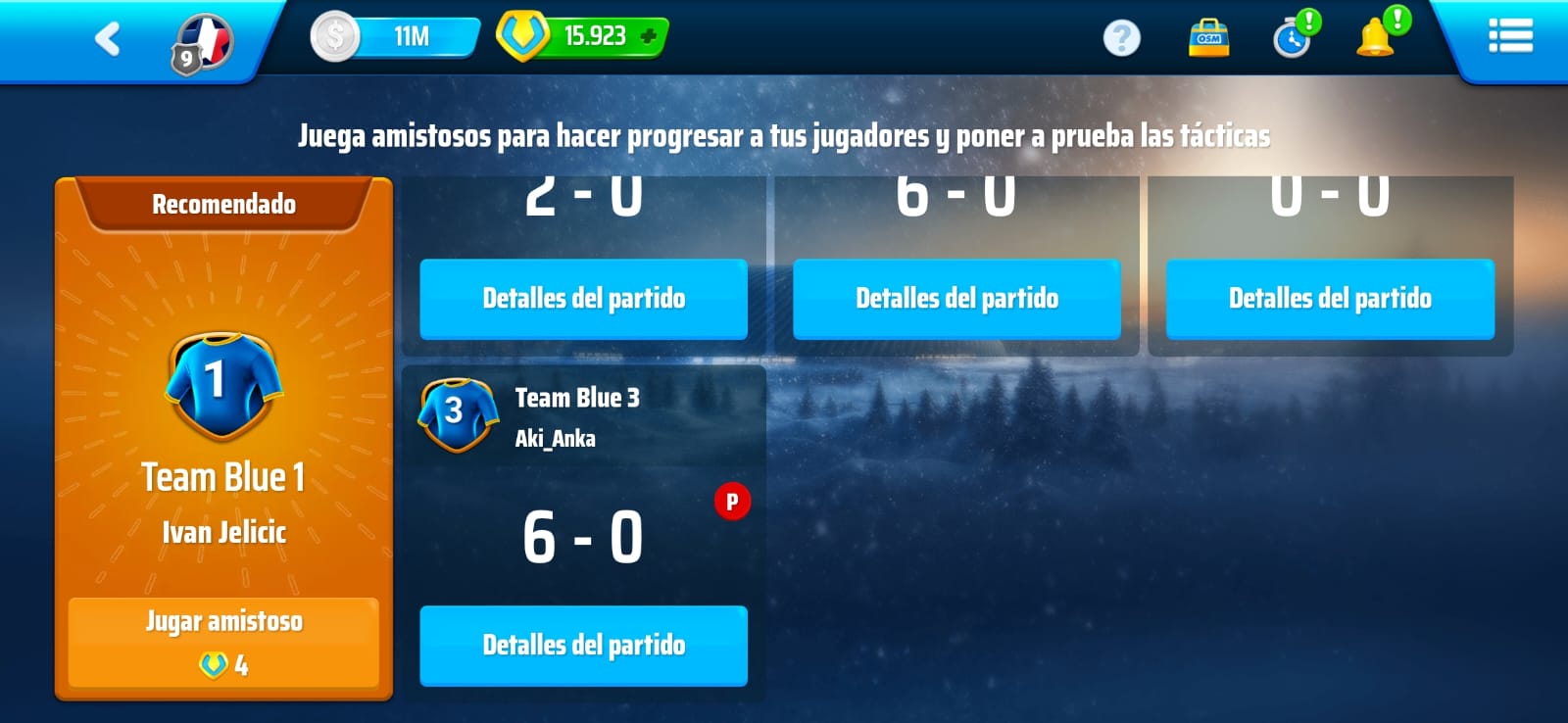Play friendly against Team Blue 1
The height and width of the screenshot is (723, 1568).
coord(223,642)
